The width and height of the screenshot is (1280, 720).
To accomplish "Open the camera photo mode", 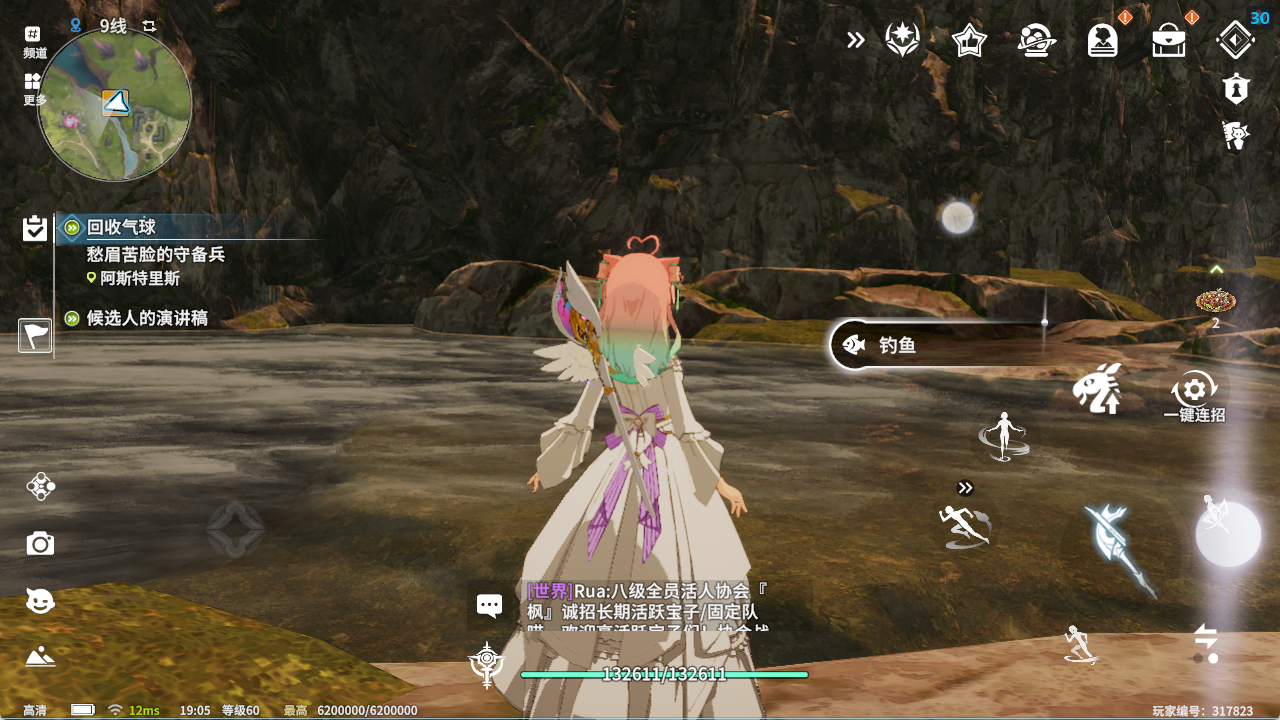I will [40, 544].
